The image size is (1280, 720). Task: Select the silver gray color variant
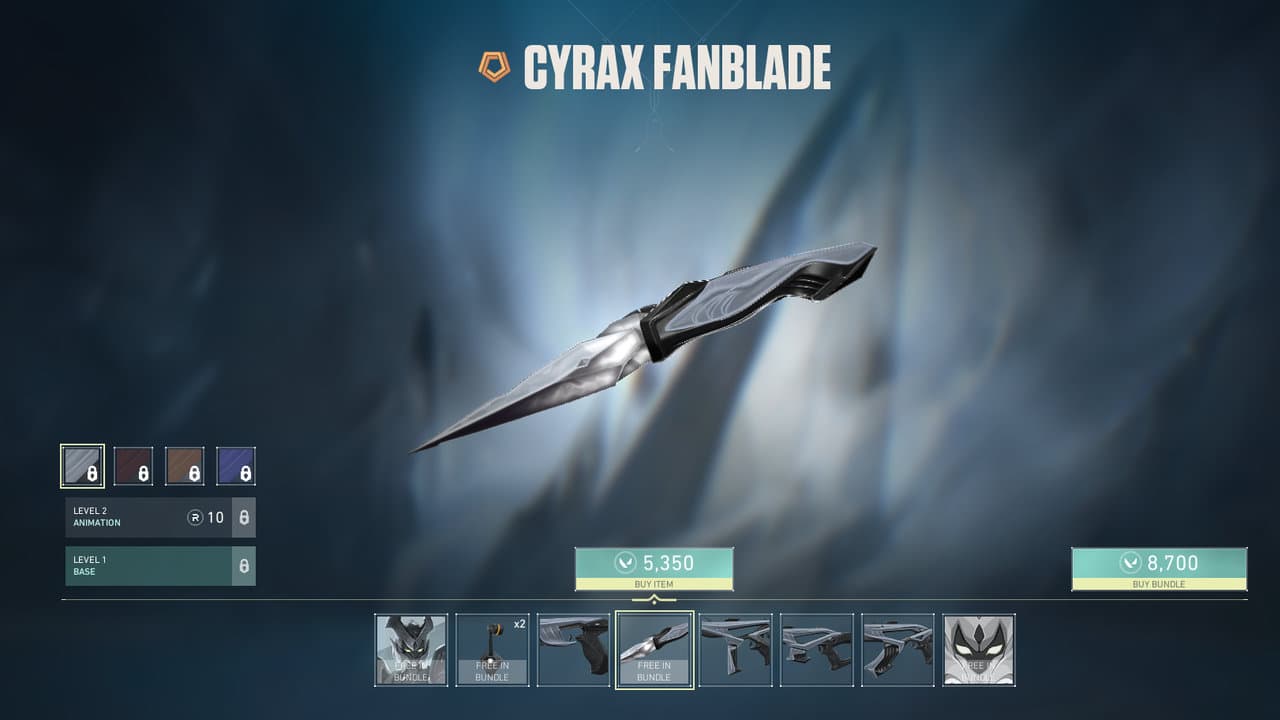(82, 466)
